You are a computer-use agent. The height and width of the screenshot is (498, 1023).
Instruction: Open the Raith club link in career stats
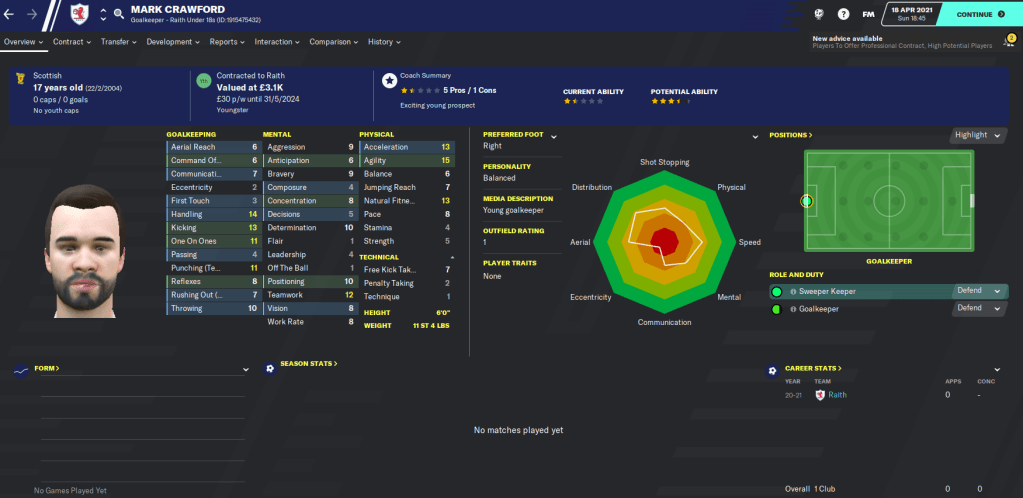[x=838, y=395]
